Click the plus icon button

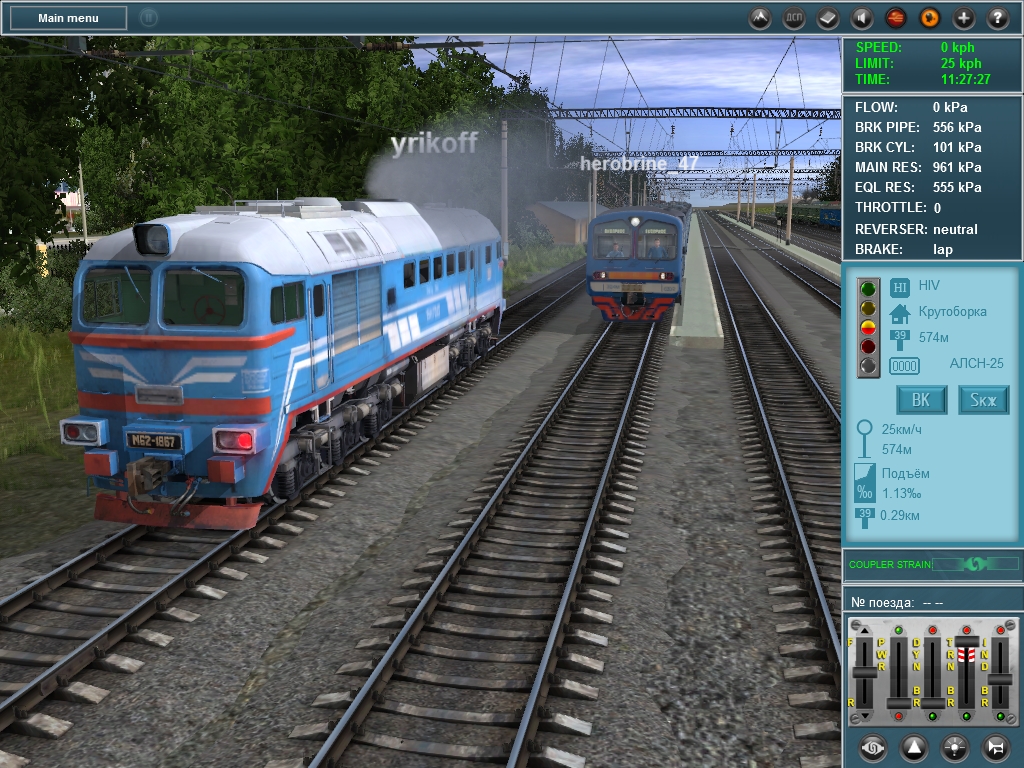[x=964, y=18]
